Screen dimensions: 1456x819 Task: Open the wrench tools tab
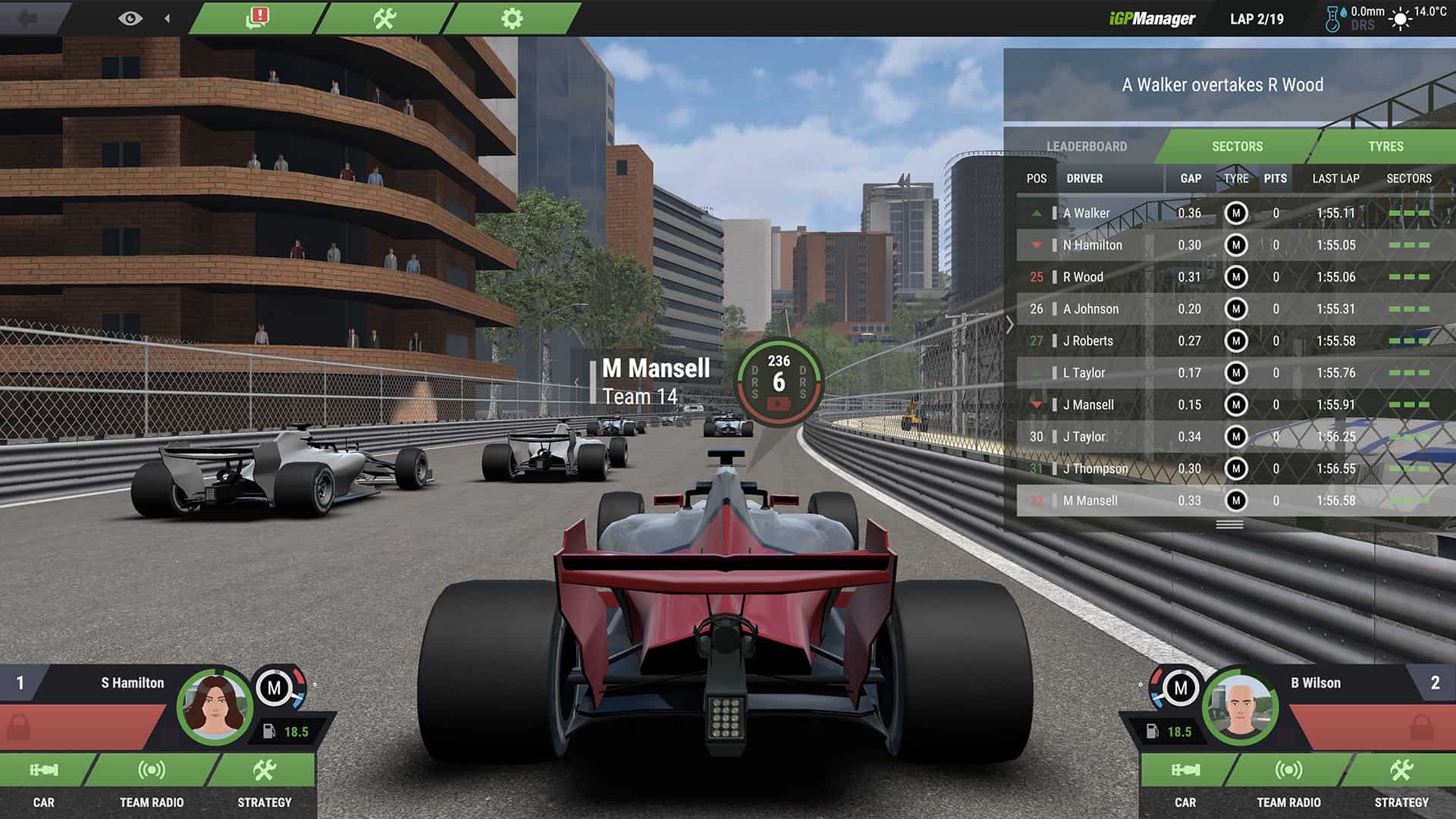tap(385, 18)
